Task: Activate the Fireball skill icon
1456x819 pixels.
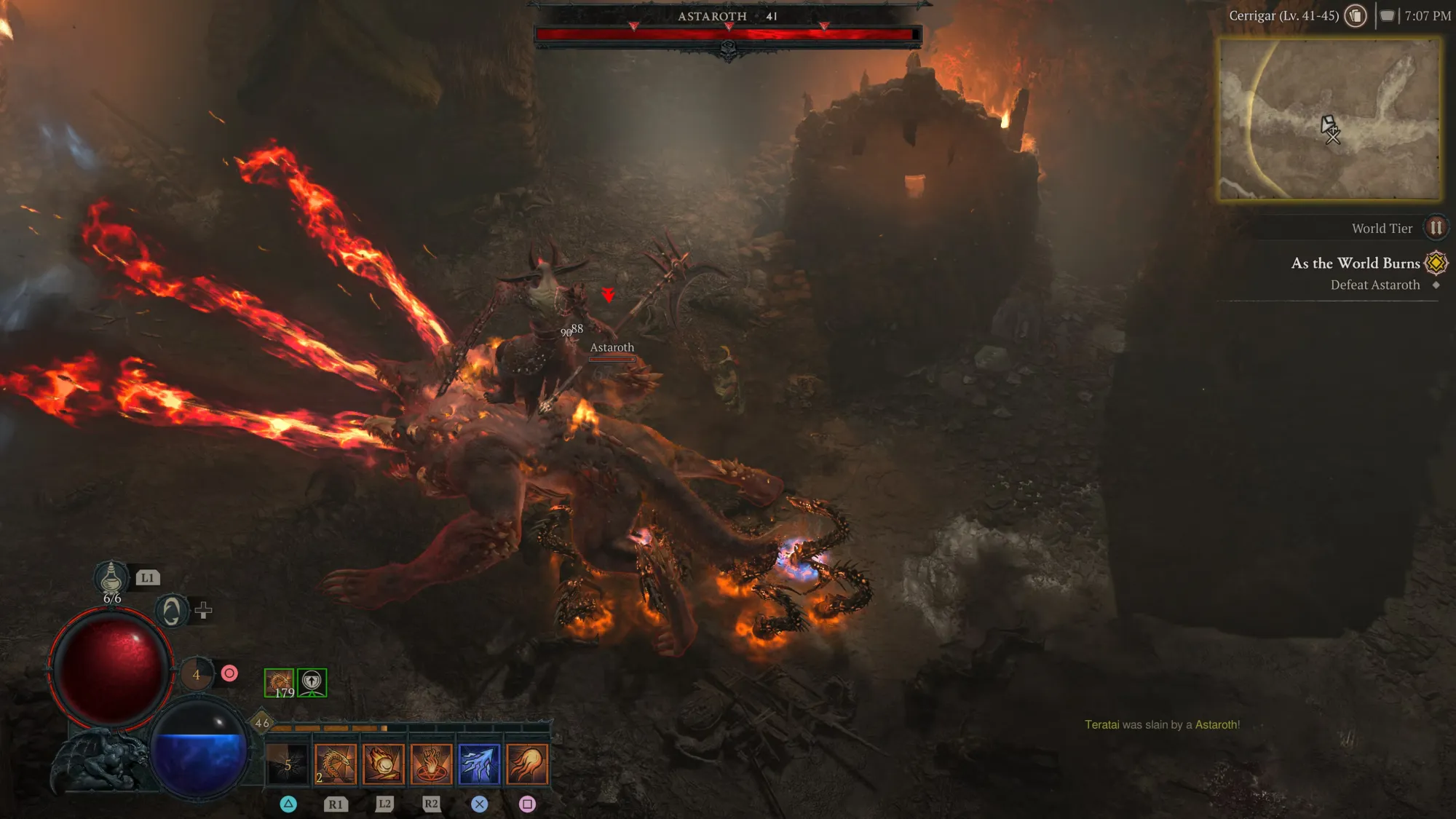Action: 384,764
